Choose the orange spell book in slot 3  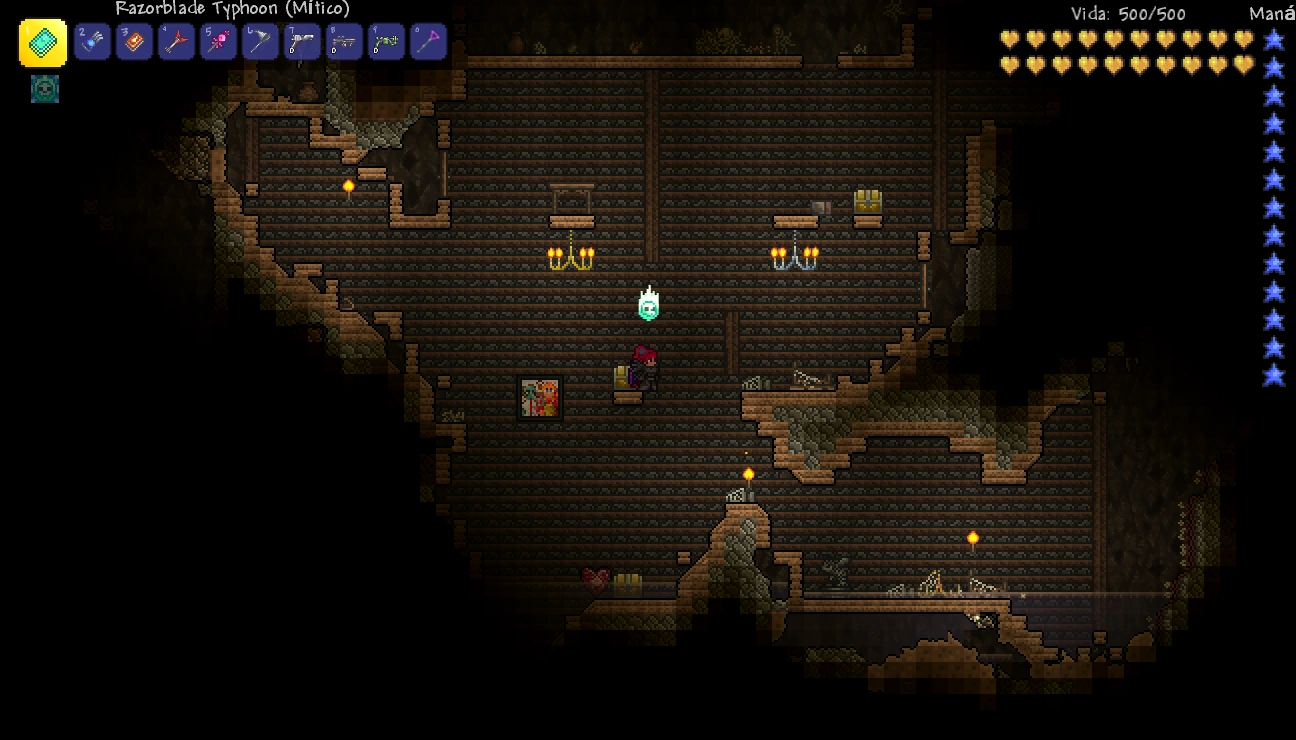pyautogui.click(x=134, y=42)
